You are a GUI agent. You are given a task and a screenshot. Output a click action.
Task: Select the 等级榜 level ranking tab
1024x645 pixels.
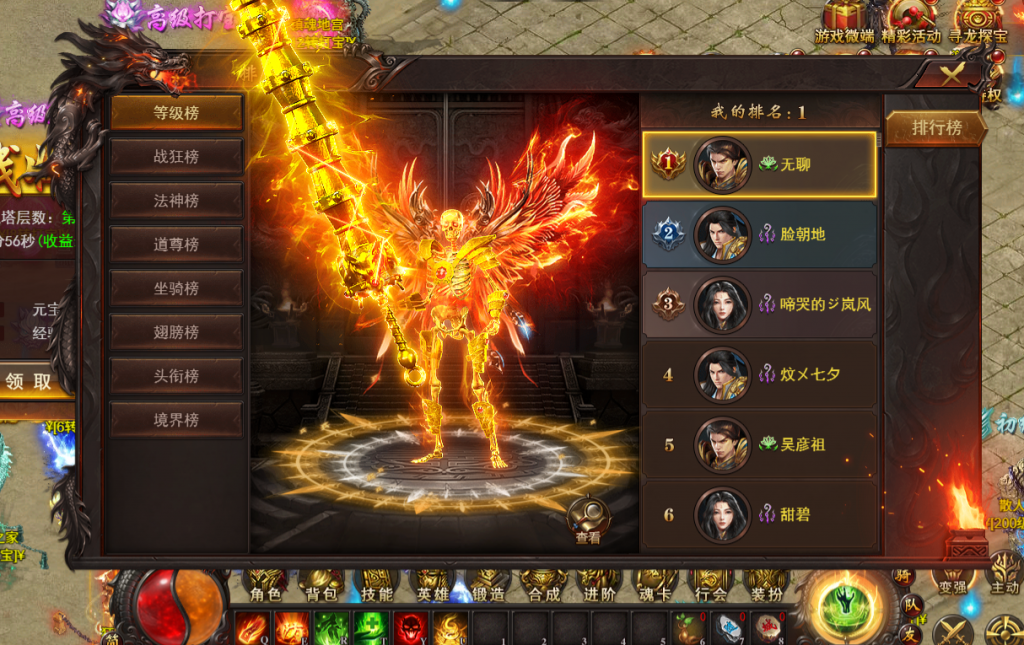point(176,113)
